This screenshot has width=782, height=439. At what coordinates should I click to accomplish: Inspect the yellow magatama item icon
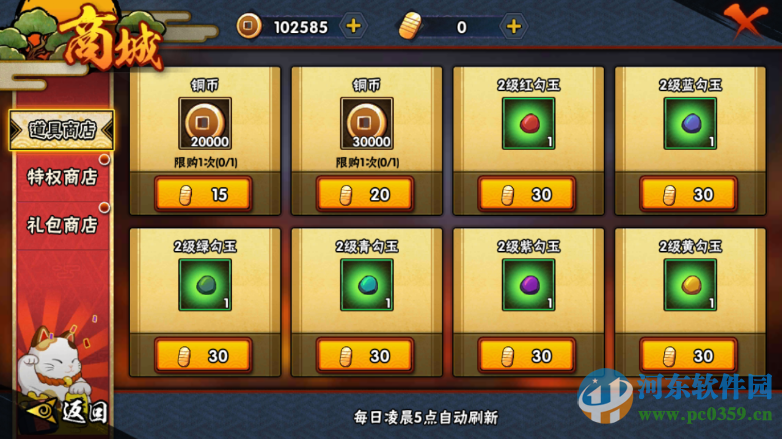(x=690, y=285)
